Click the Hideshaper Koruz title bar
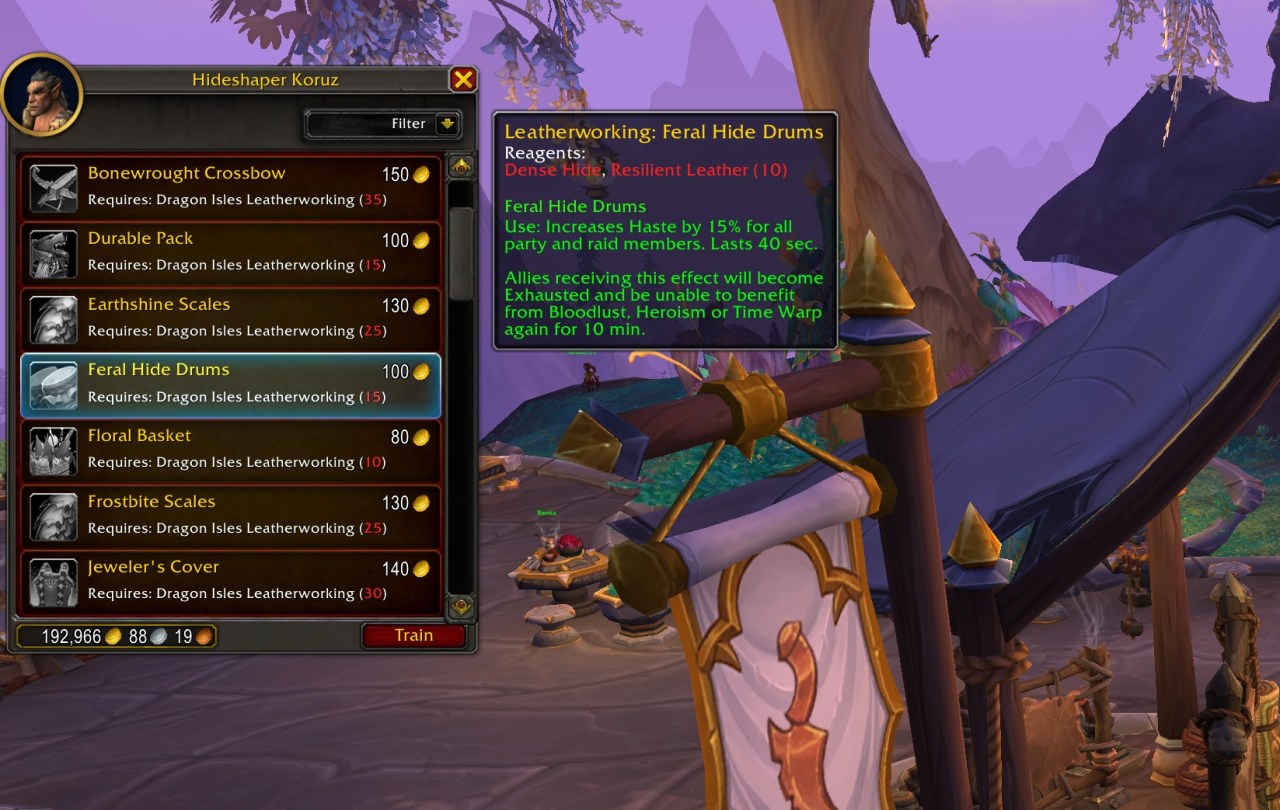This screenshot has width=1280, height=810. tap(264, 80)
